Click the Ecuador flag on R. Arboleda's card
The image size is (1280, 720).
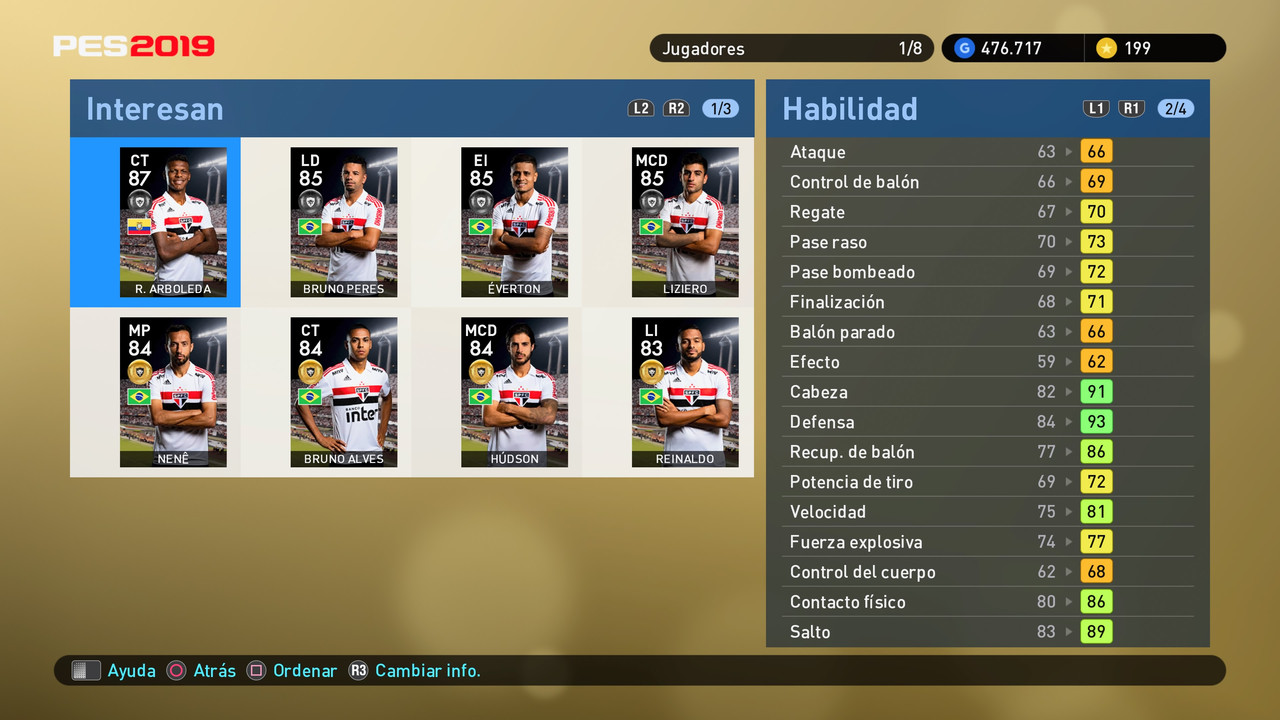coord(136,226)
